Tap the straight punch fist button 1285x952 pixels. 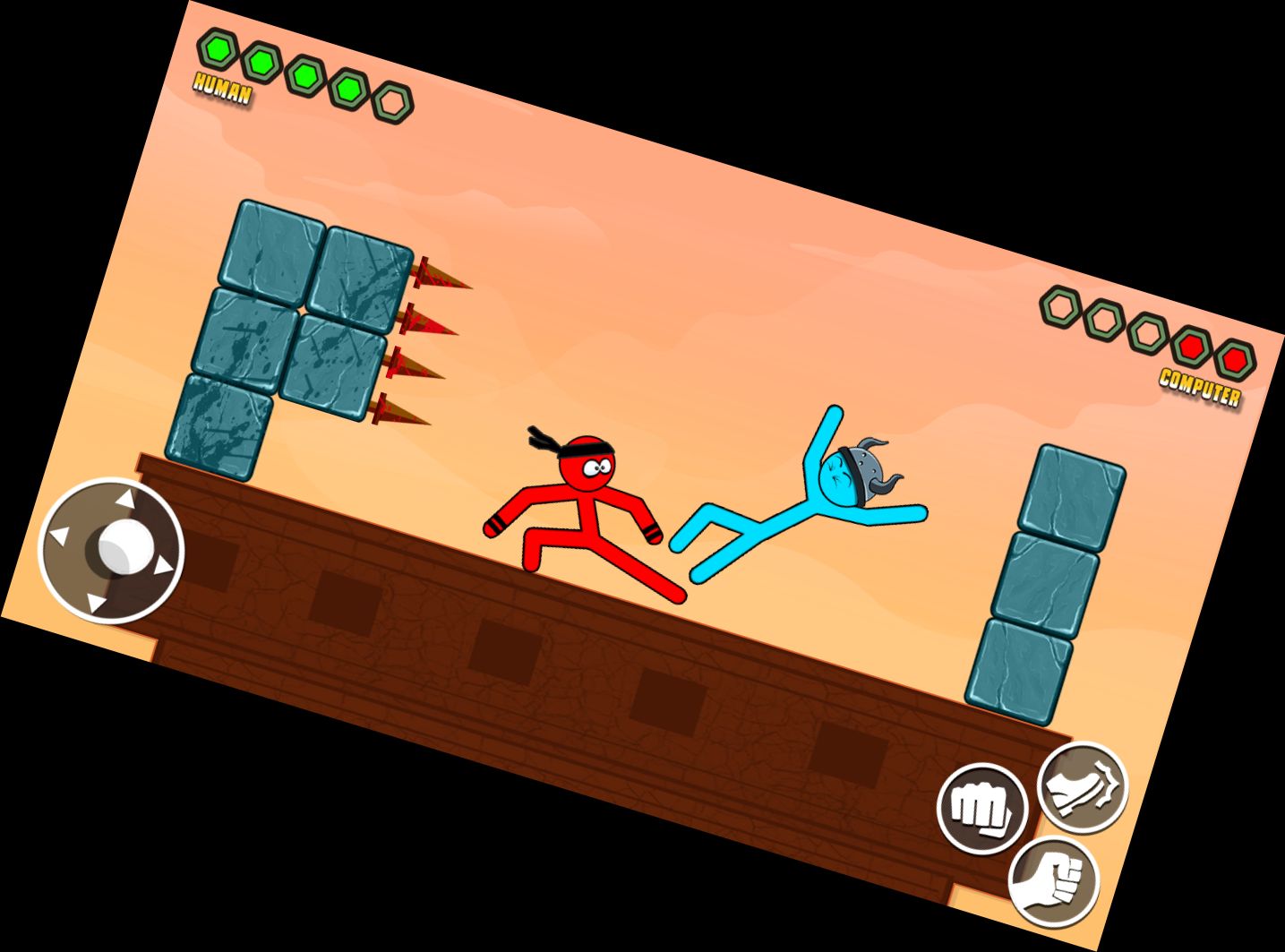pos(983,809)
